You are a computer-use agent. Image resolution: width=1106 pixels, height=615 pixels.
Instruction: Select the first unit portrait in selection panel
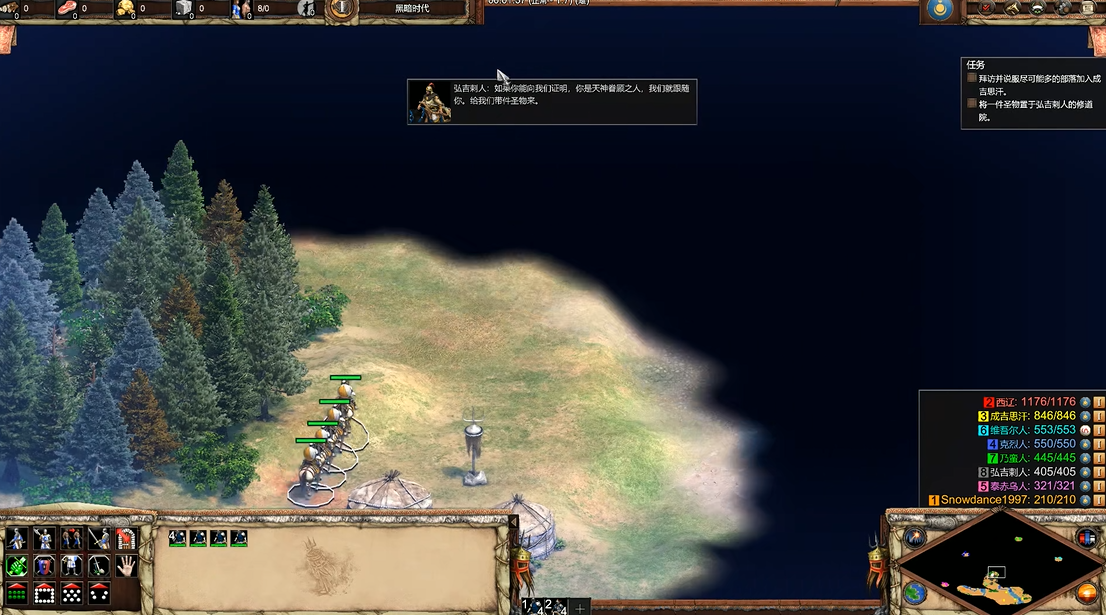point(178,538)
